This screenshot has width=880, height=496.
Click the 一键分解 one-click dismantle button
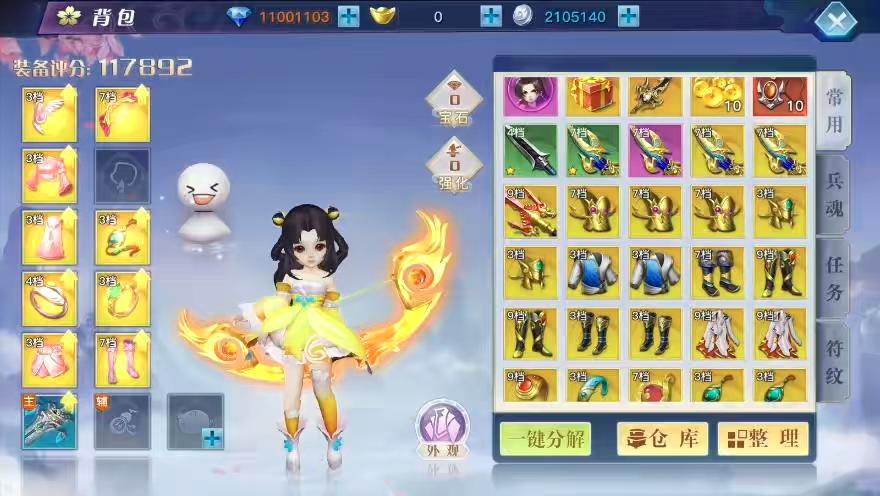point(545,438)
